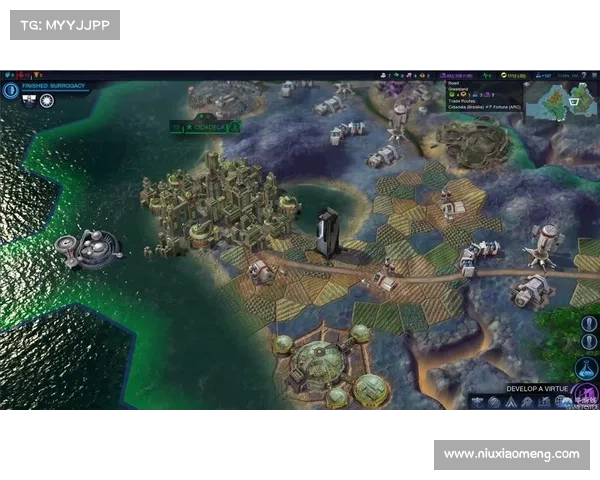Open the research icon beside Finished Surrogacy
The height and width of the screenshot is (480, 600).
click(x=12, y=89)
